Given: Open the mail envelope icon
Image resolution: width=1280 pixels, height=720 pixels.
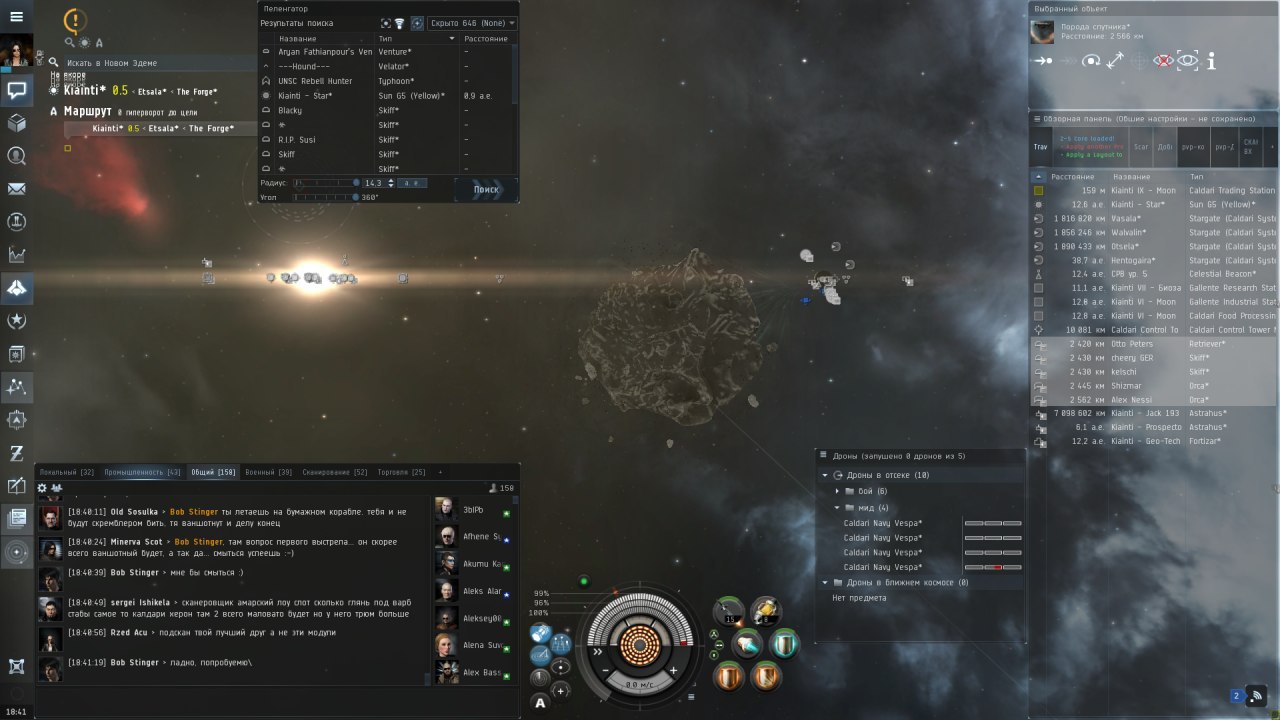Looking at the screenshot, I should (x=16, y=189).
